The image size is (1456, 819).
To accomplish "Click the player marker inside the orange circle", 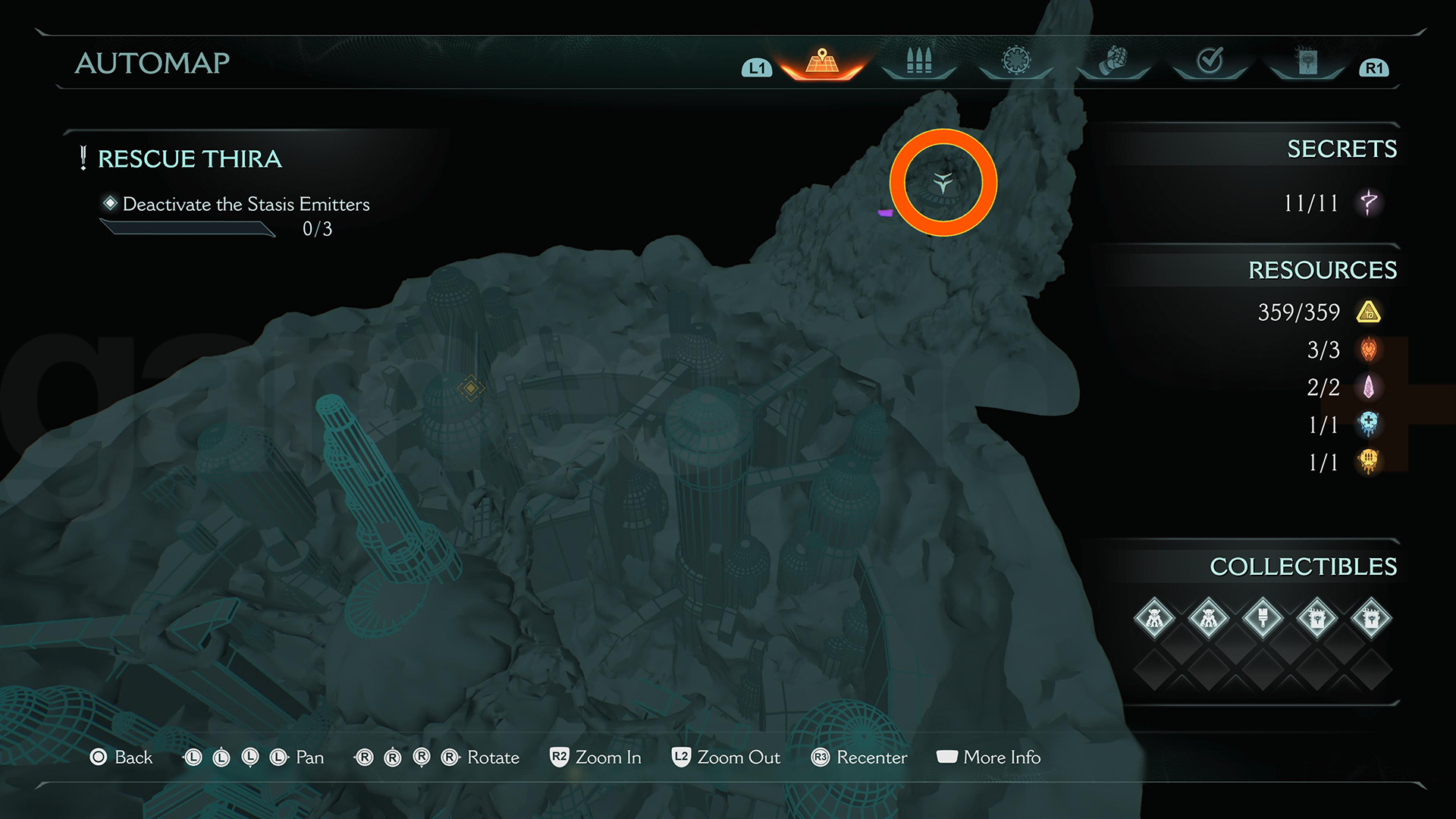I will coord(943,183).
